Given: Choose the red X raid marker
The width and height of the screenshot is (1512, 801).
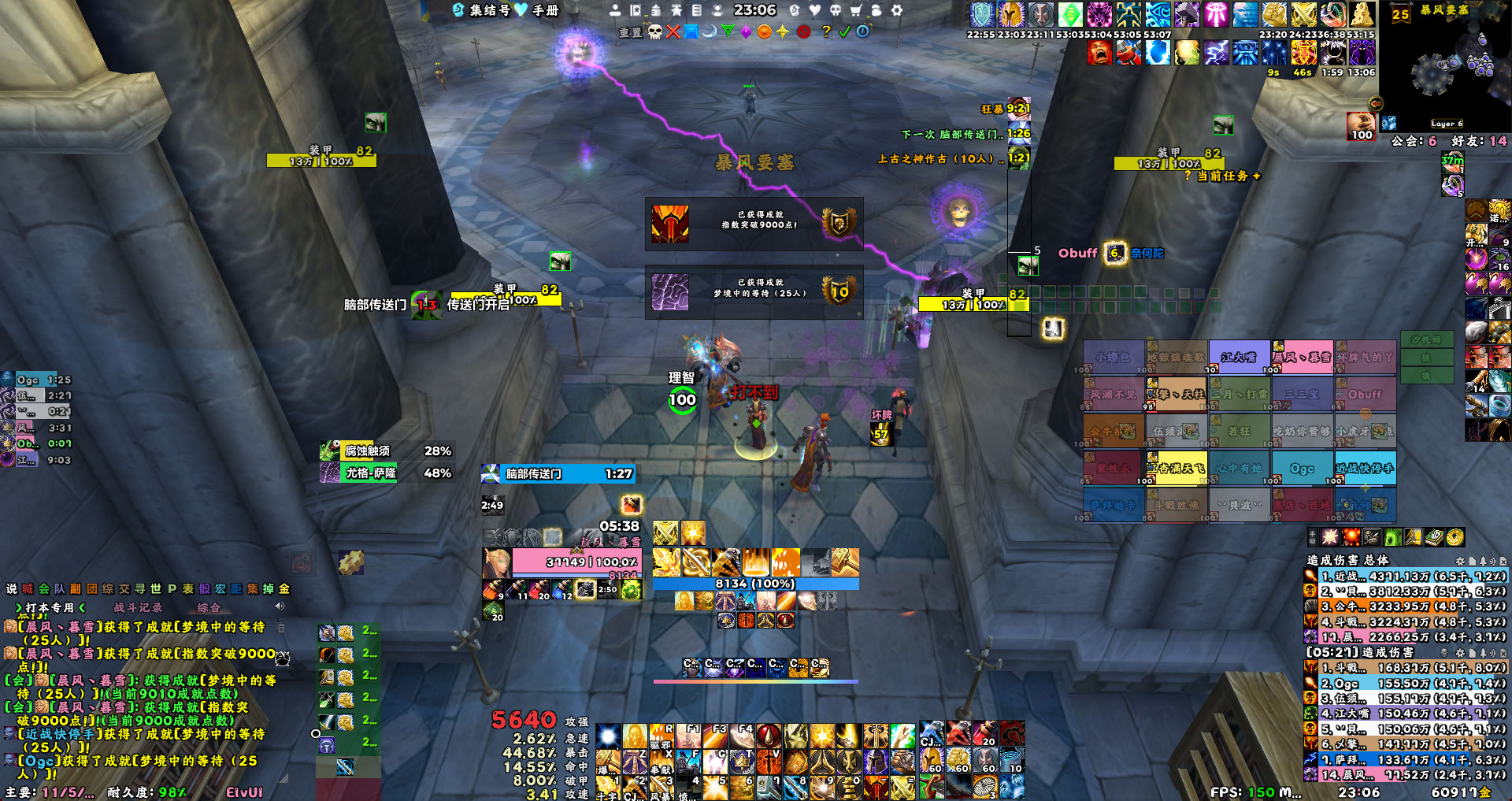Looking at the screenshot, I should click(x=673, y=32).
